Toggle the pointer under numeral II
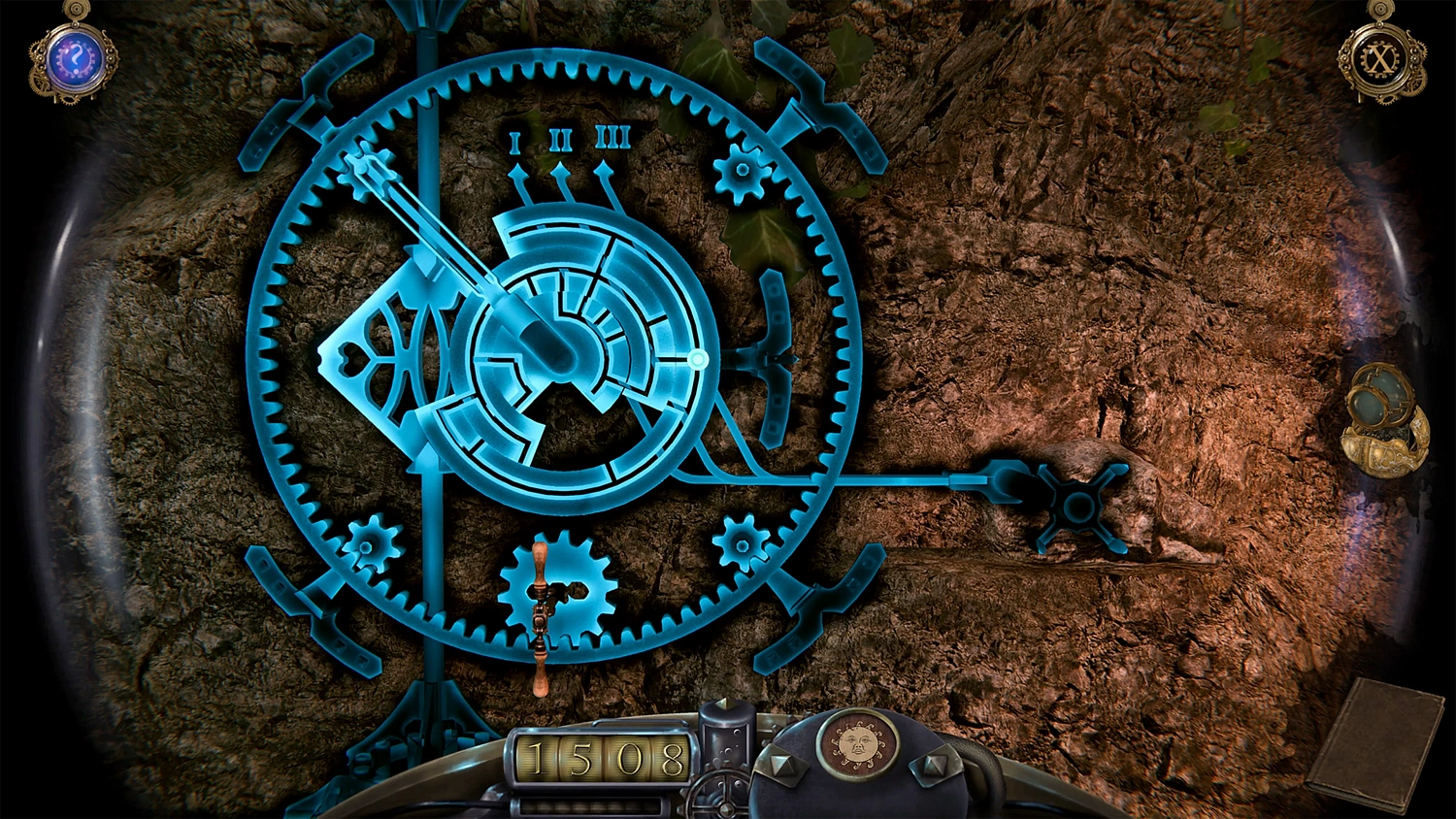Viewport: 1456px width, 819px height. click(x=561, y=170)
